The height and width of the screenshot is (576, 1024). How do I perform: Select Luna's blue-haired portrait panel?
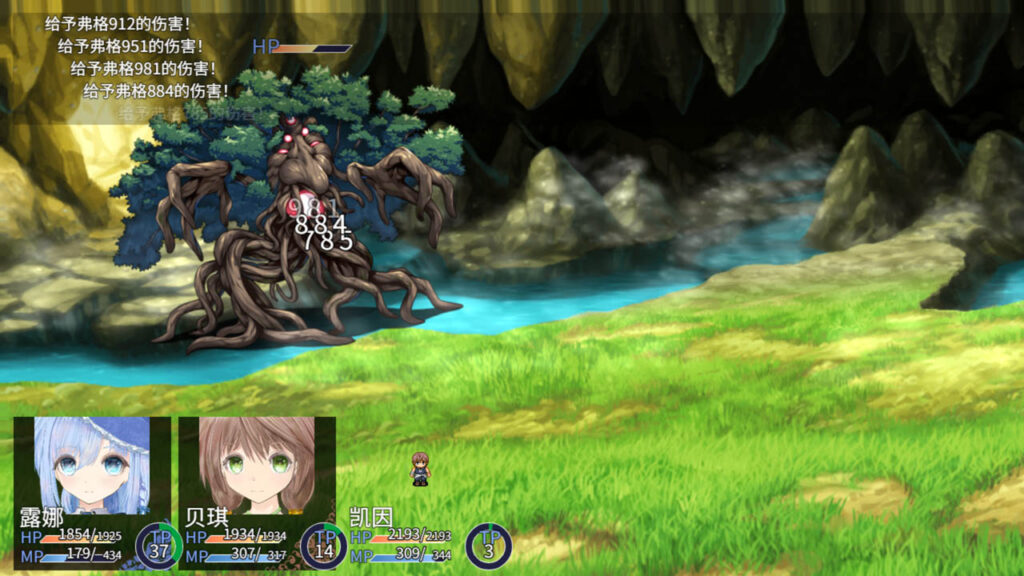(91, 467)
